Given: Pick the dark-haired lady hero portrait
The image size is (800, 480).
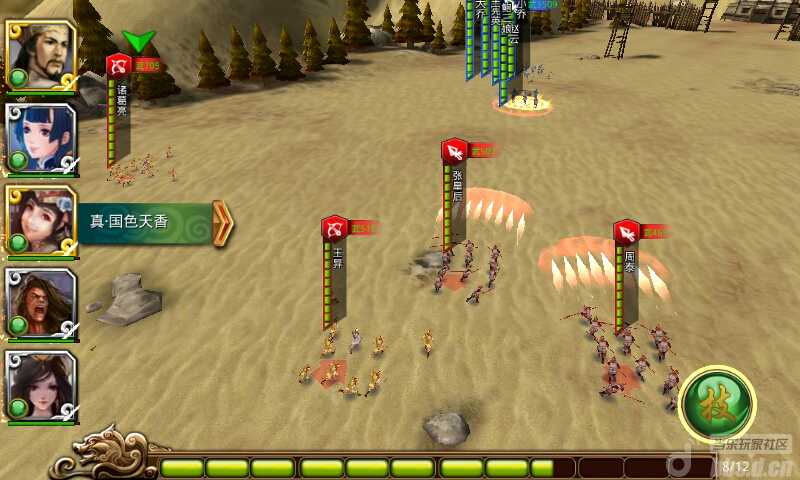Looking at the screenshot, I should pos(40,386).
